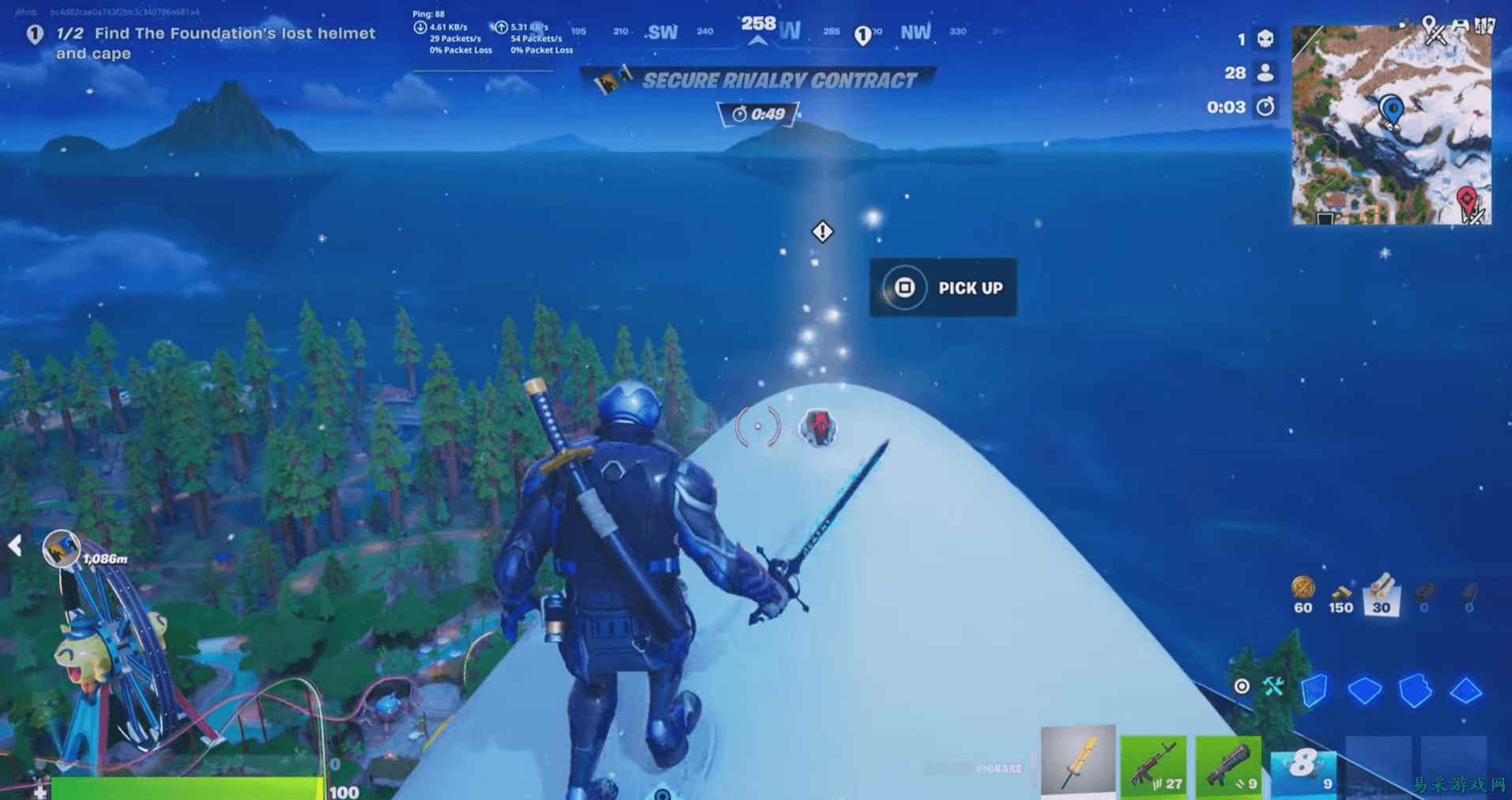Screen dimensions: 1512x800
Task: Select the crafting tools icon near the build slots
Action: (1273, 686)
